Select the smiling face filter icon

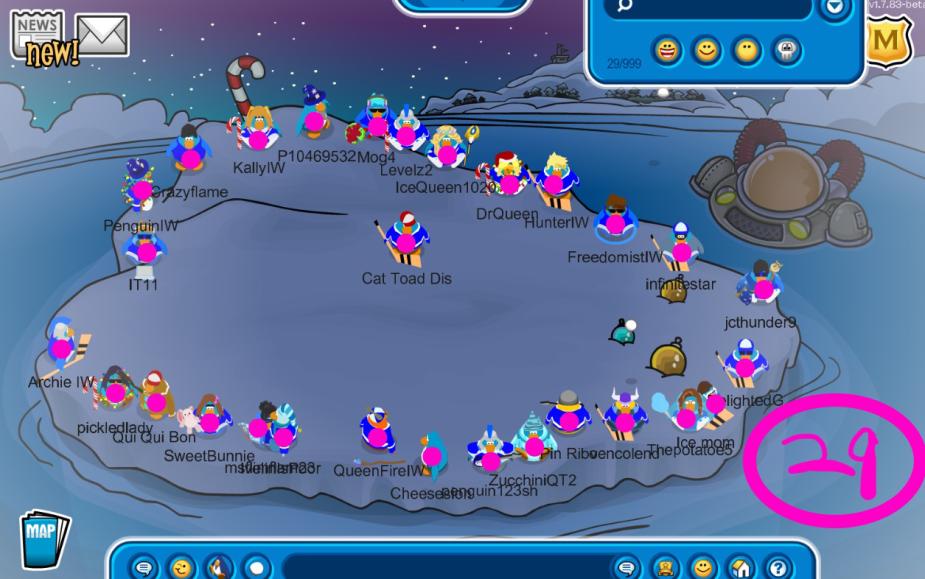(708, 52)
